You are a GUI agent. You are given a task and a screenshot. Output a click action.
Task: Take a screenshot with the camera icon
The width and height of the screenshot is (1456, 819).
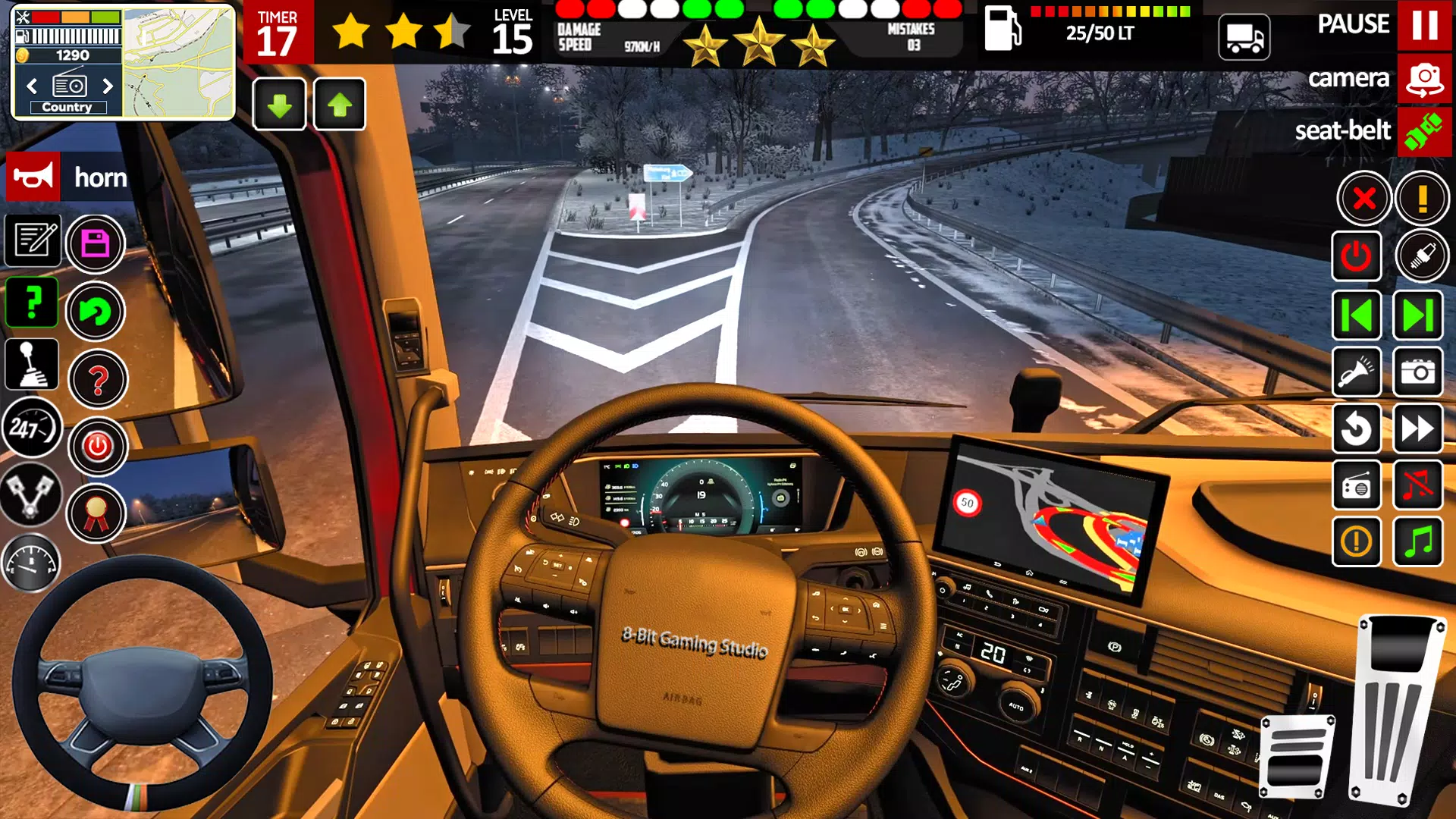click(1419, 372)
